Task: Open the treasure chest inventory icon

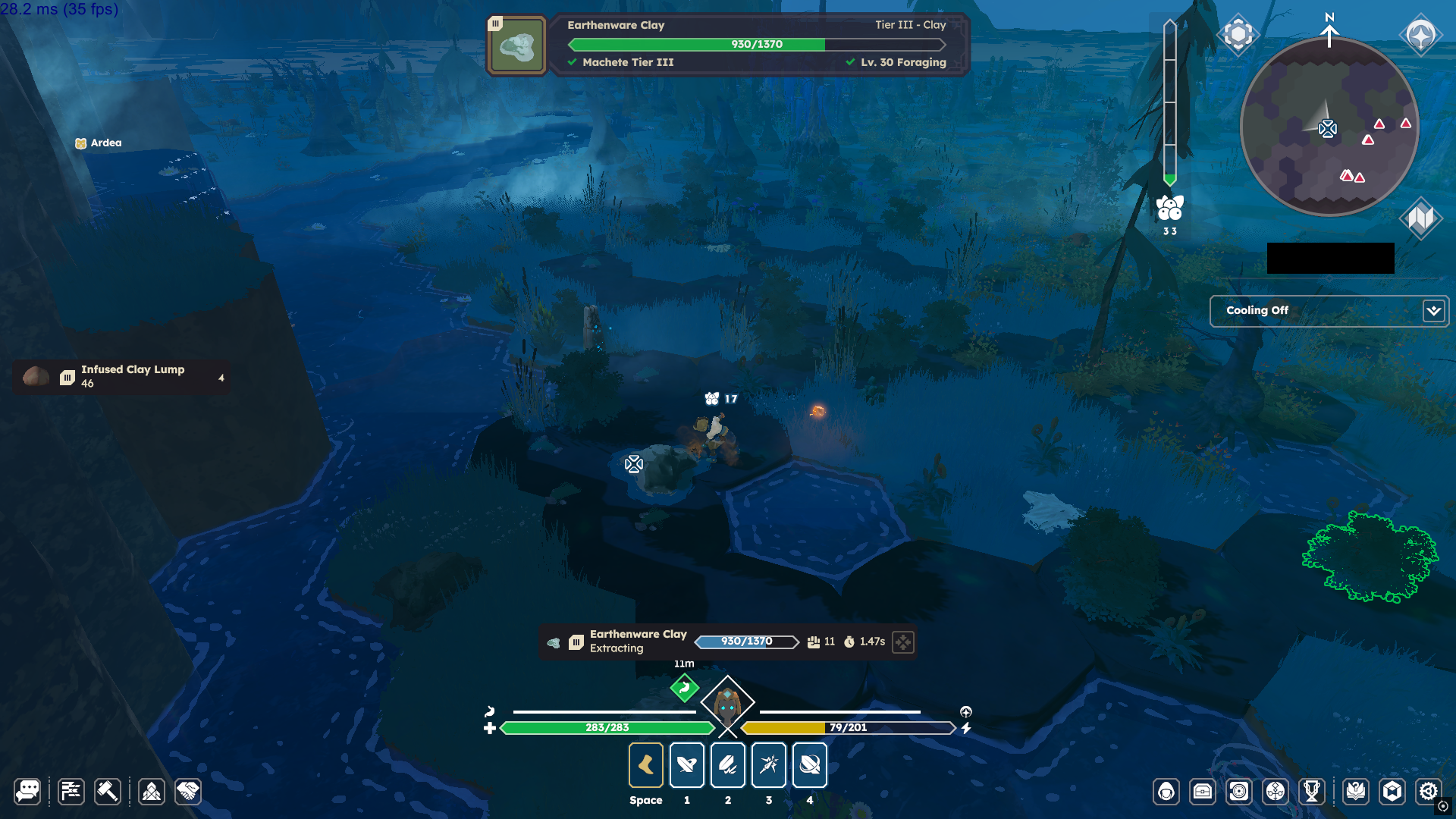Action: click(1203, 792)
